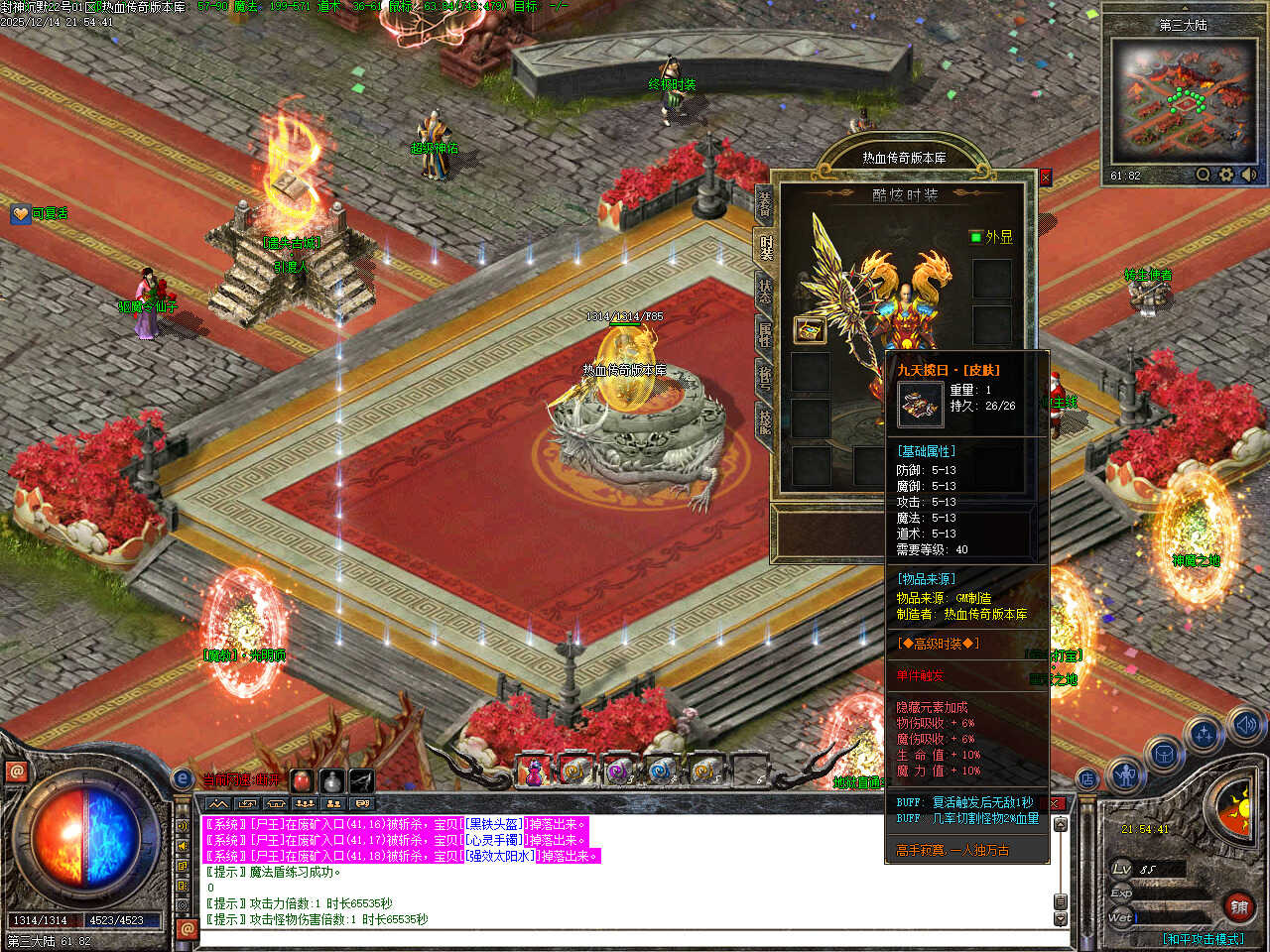Click the blue round 'e' button
1270x952 pixels.
pos(182,779)
